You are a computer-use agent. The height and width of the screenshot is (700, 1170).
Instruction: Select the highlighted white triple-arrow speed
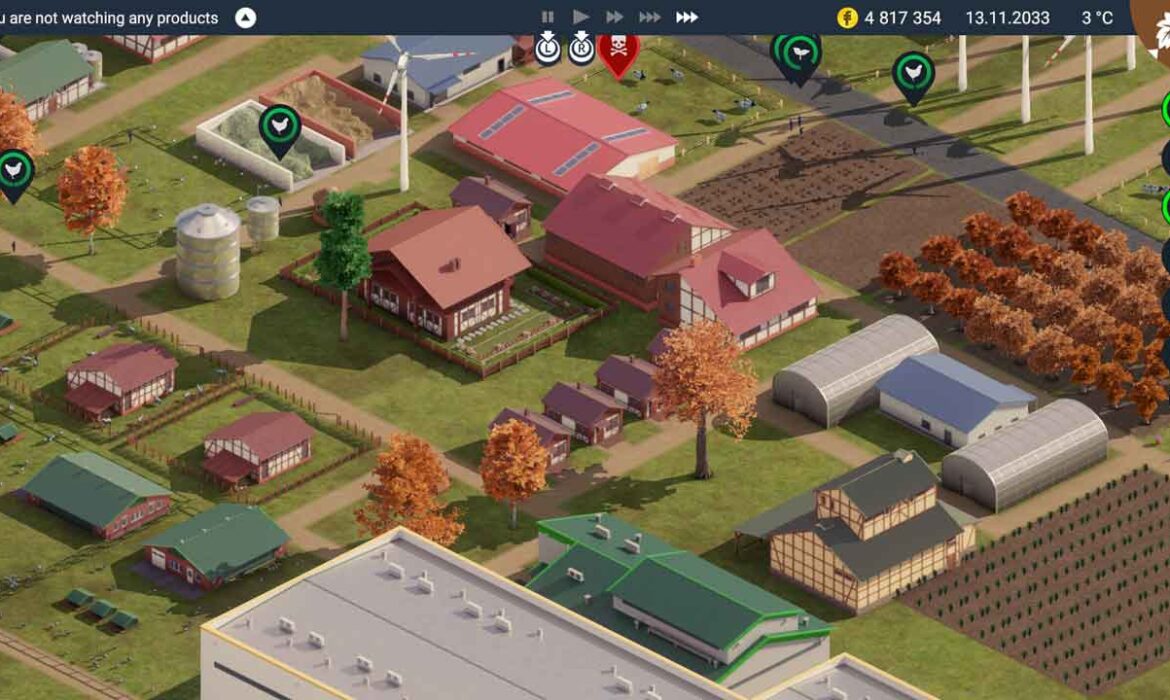pos(687,17)
